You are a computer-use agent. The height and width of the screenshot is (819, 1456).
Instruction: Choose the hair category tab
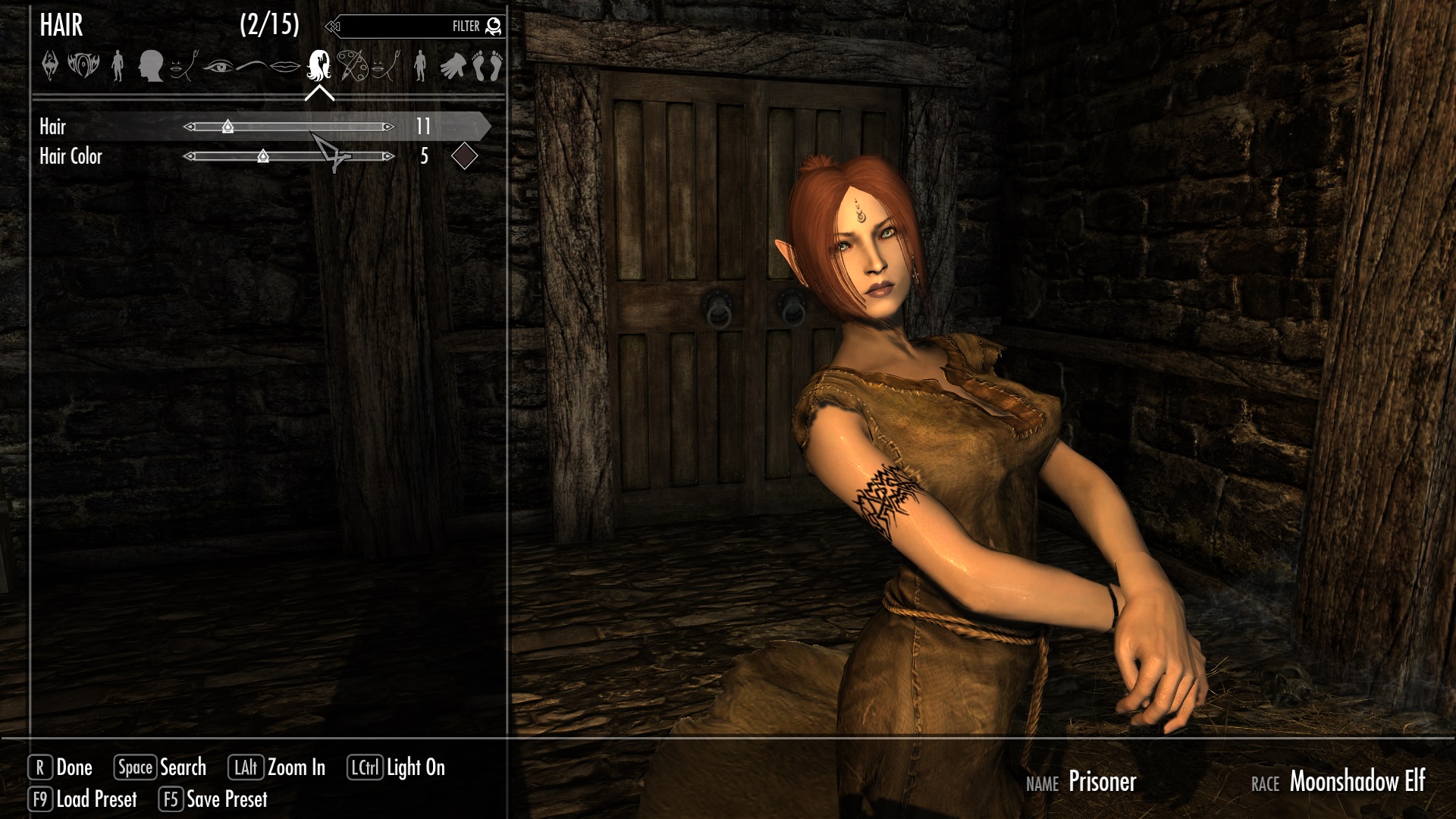319,66
